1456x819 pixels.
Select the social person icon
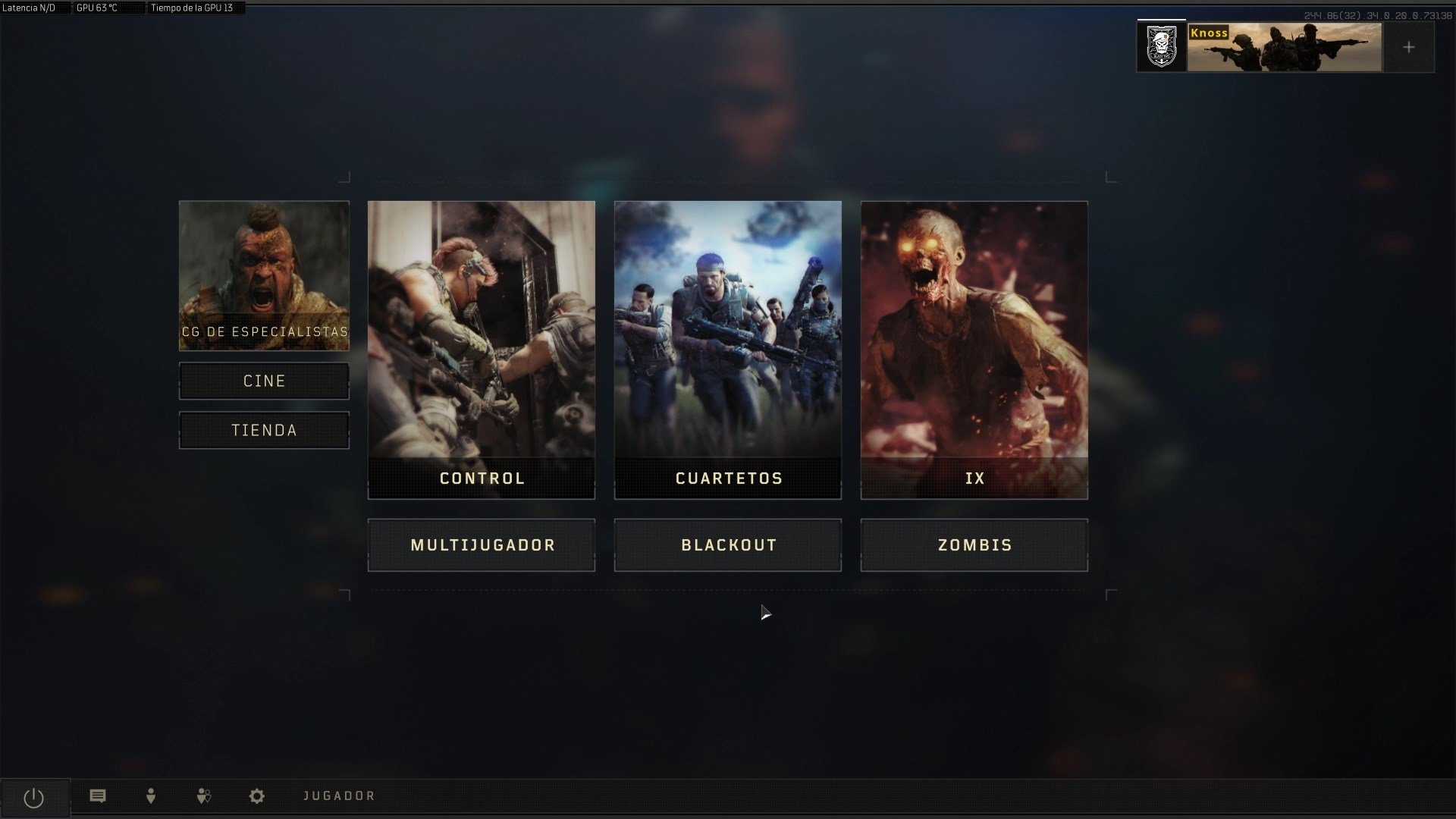click(150, 796)
